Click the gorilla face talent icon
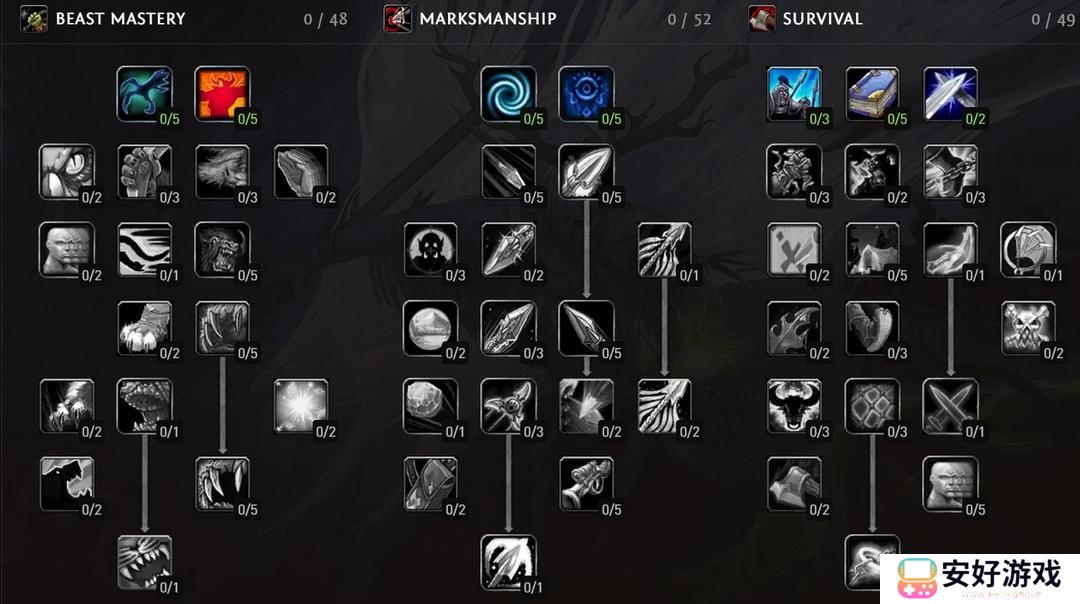Image resolution: width=1080 pixels, height=604 pixels. point(221,250)
